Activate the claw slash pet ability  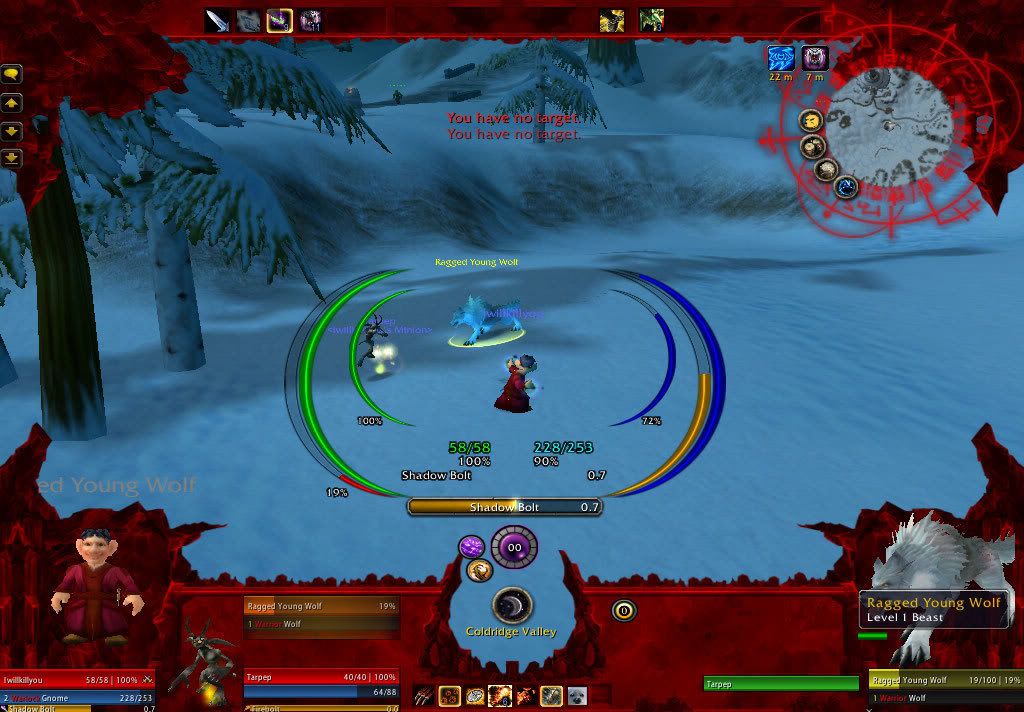pyautogui.click(x=423, y=695)
